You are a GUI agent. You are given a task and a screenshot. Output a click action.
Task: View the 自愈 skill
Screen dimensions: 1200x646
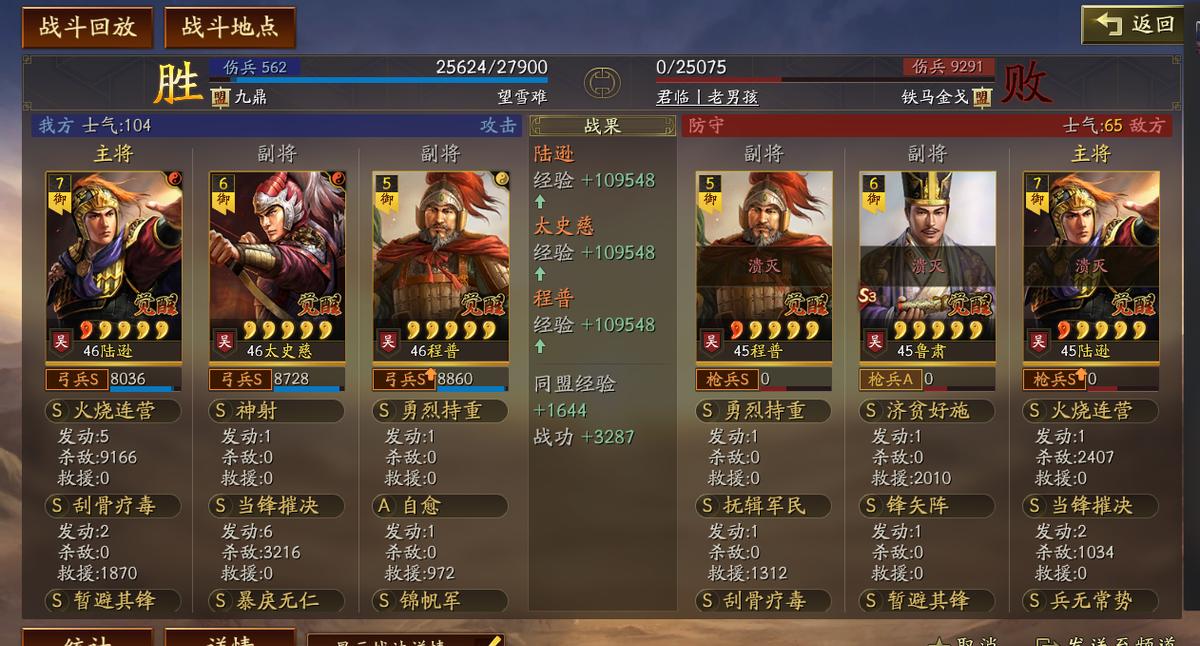pyautogui.click(x=441, y=506)
